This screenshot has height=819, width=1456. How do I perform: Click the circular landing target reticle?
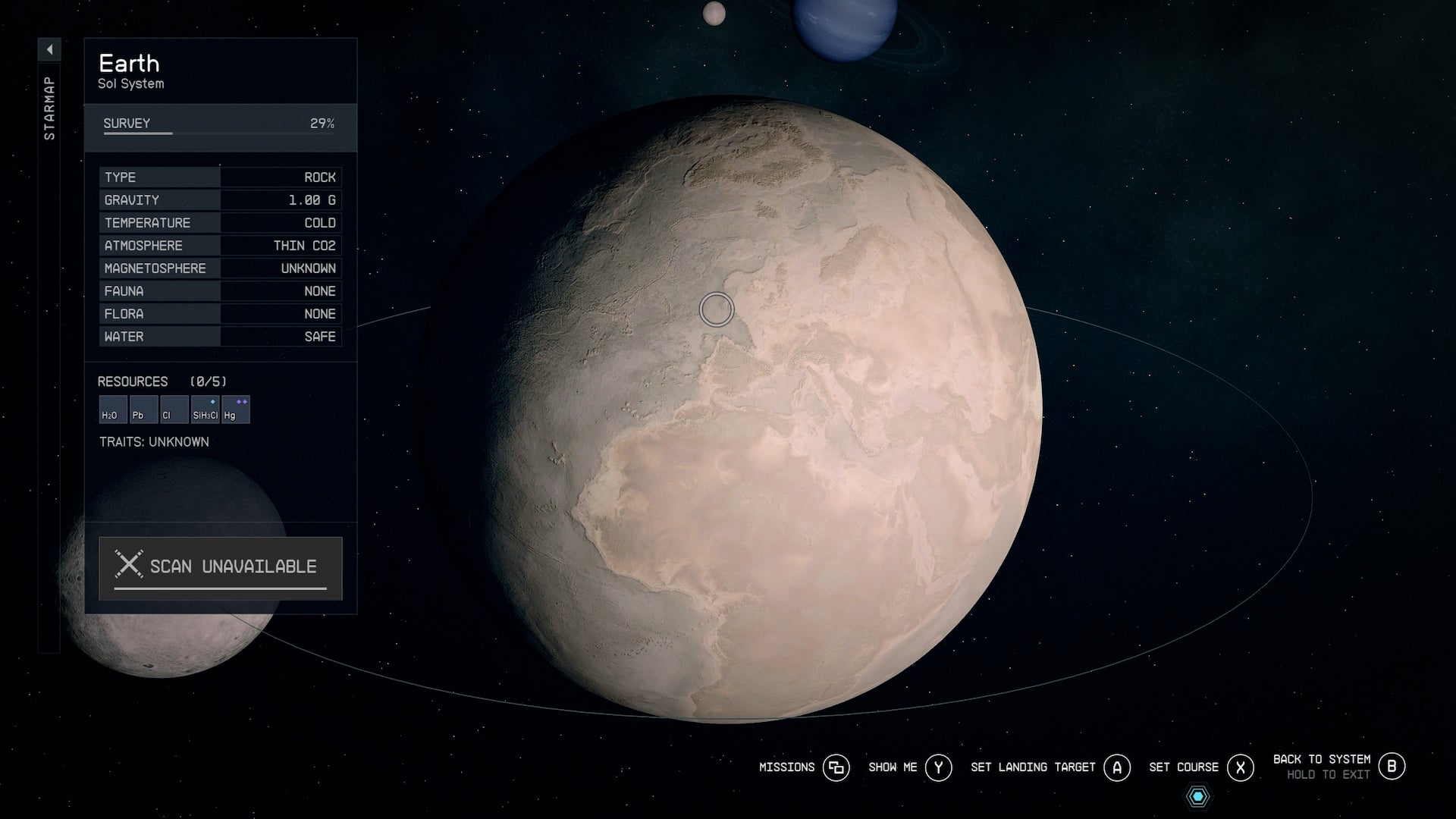(x=717, y=309)
